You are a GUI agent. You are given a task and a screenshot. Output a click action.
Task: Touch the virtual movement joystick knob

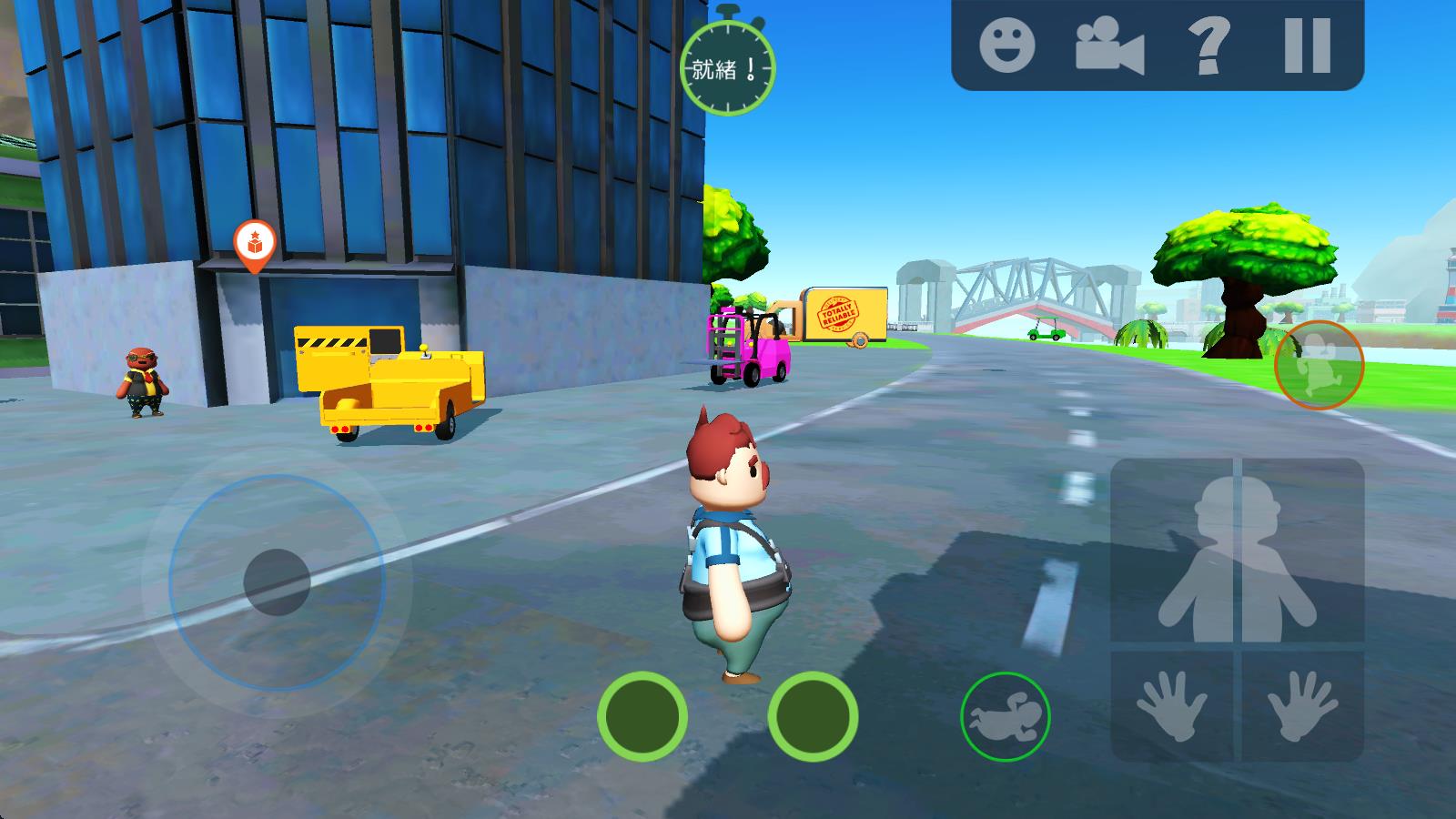[x=277, y=581]
